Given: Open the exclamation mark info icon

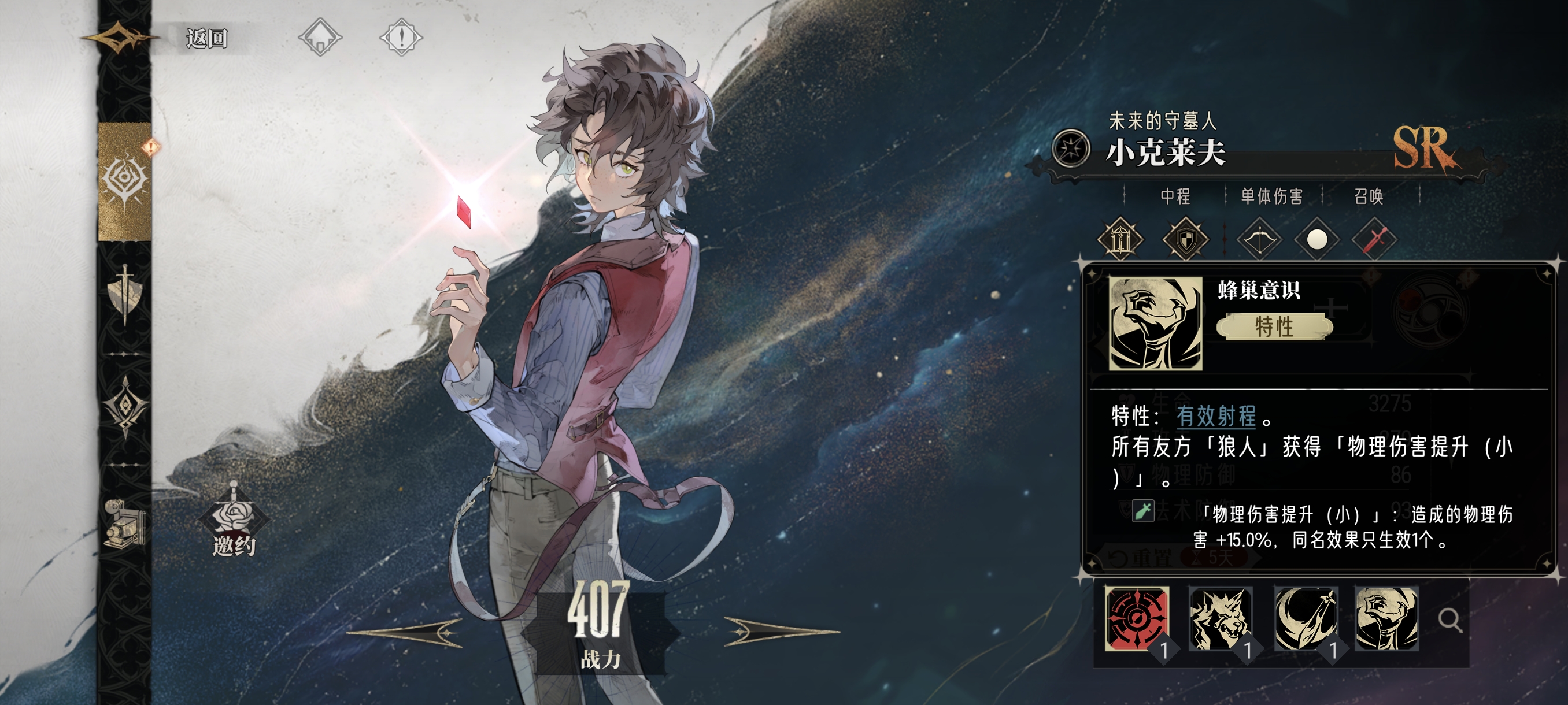Looking at the screenshot, I should [x=401, y=38].
